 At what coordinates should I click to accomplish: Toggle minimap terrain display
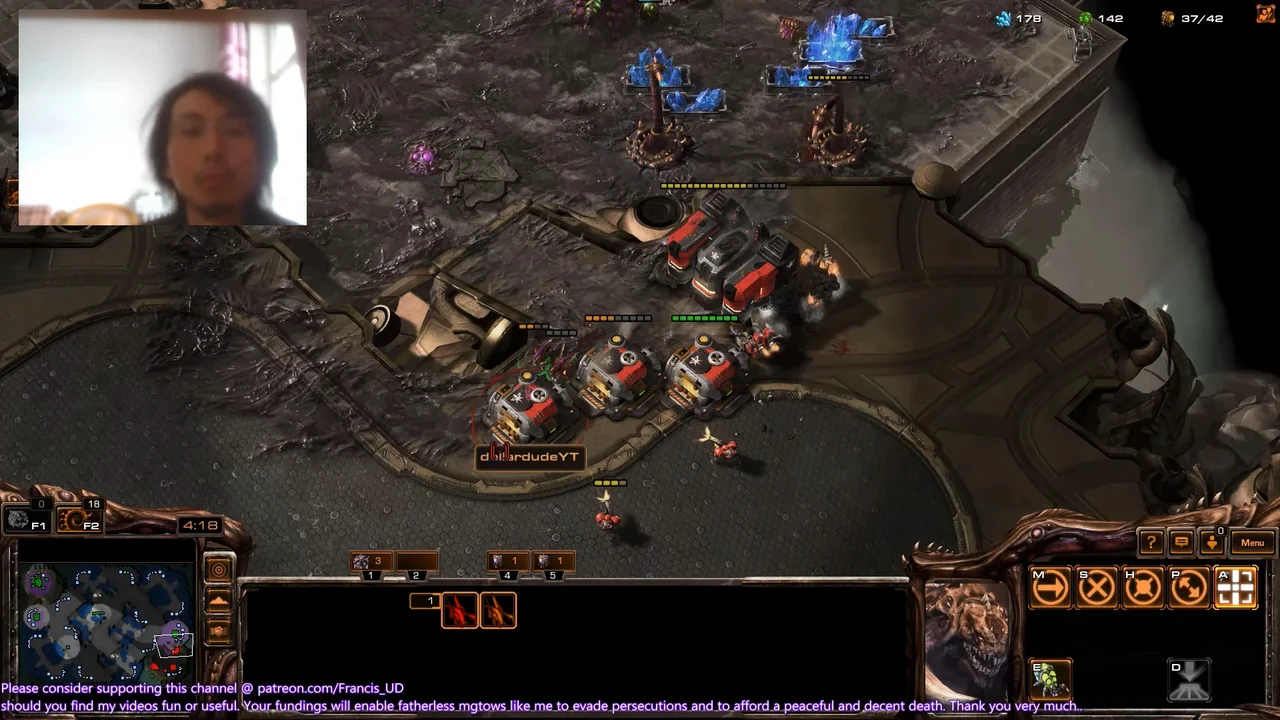click(218, 602)
